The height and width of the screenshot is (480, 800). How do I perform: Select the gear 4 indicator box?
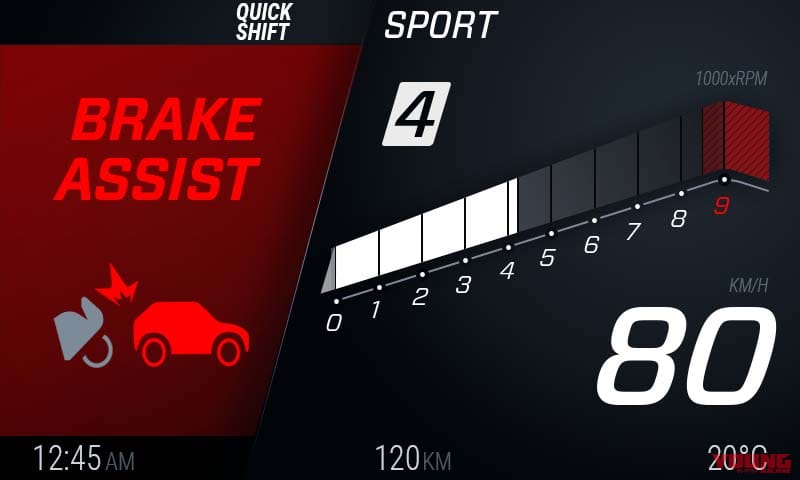(x=416, y=114)
